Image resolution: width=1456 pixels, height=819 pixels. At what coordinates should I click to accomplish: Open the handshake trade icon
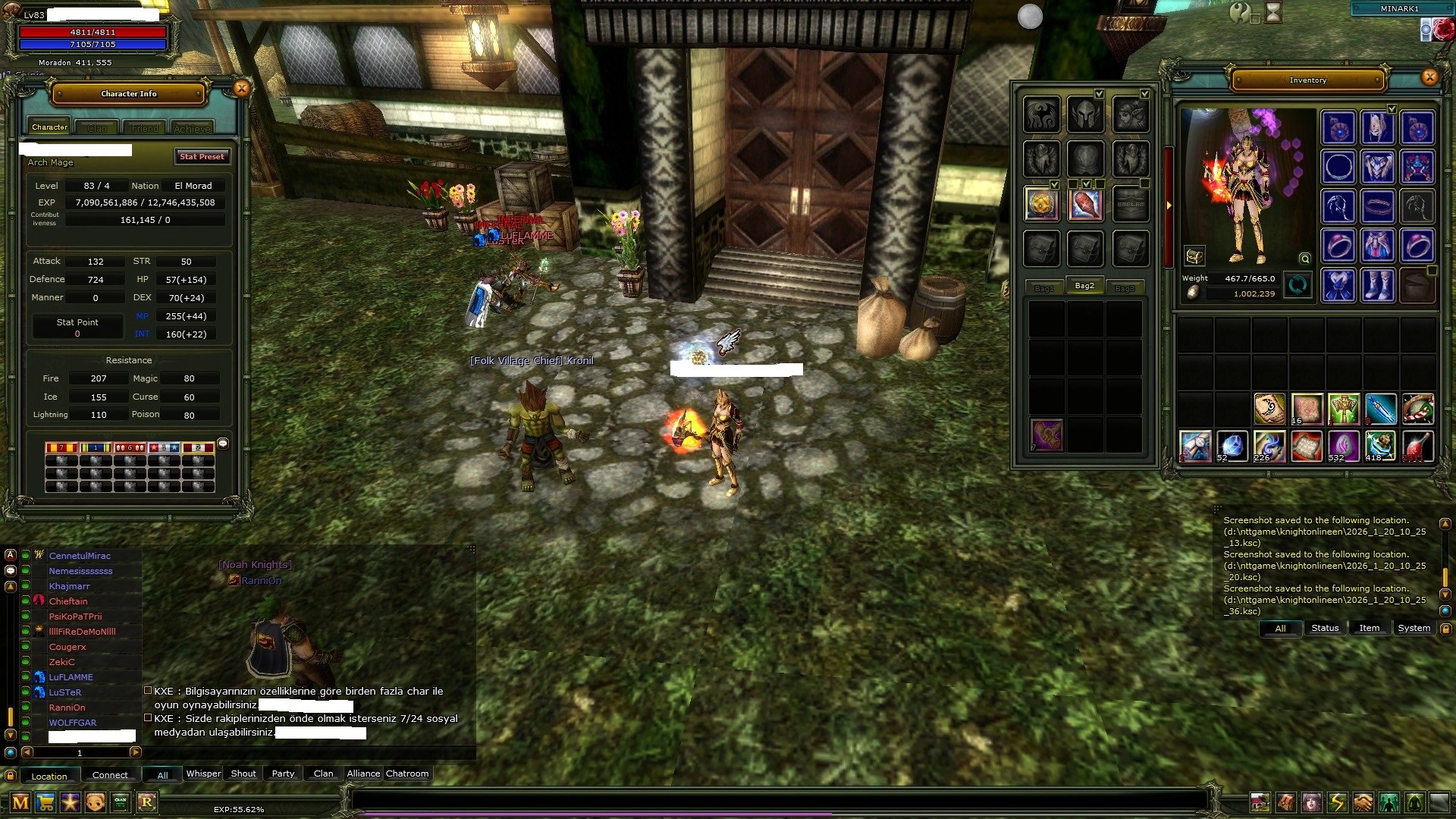pos(1363,802)
